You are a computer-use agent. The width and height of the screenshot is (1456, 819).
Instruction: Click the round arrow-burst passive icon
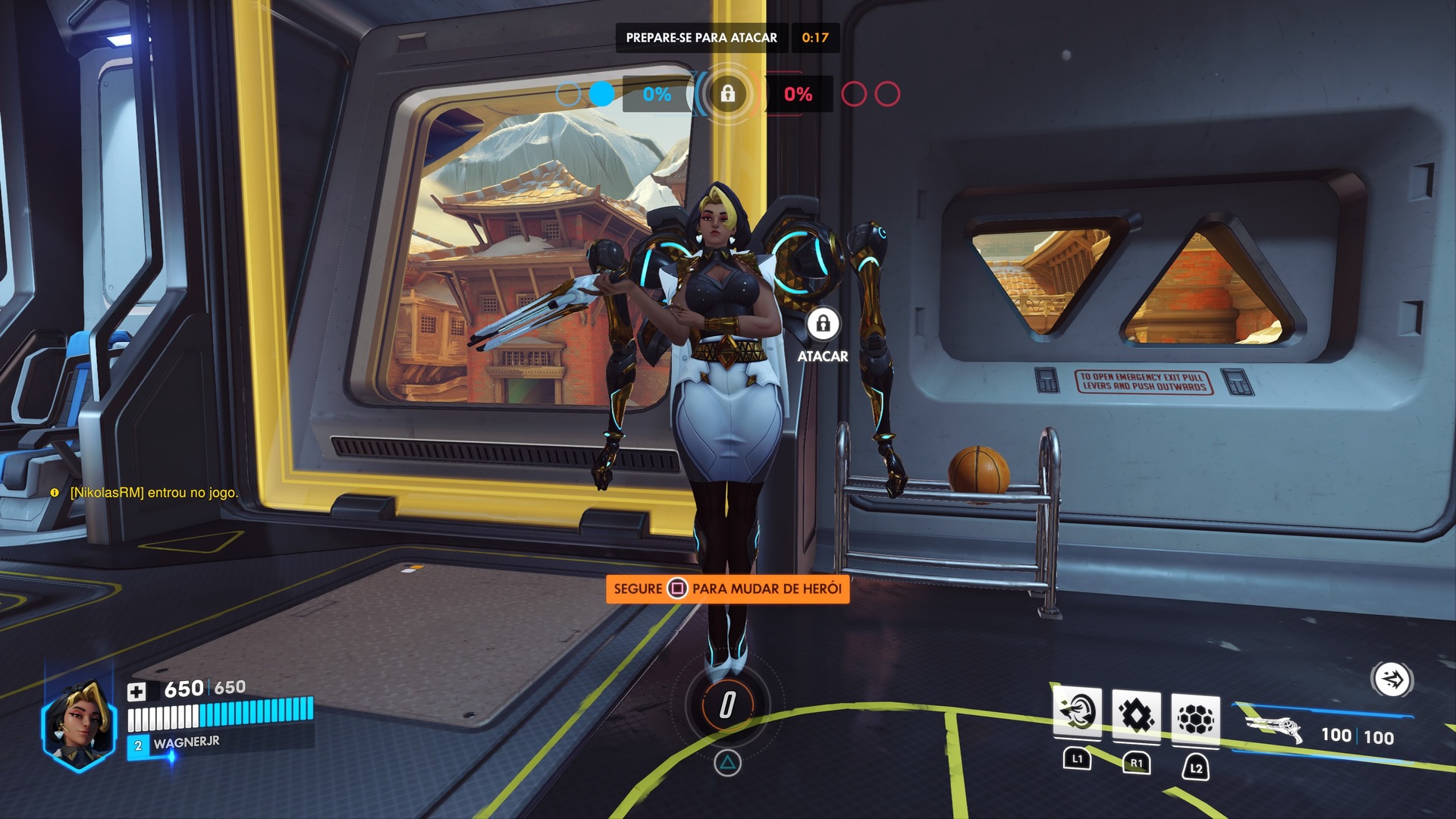tap(1392, 679)
